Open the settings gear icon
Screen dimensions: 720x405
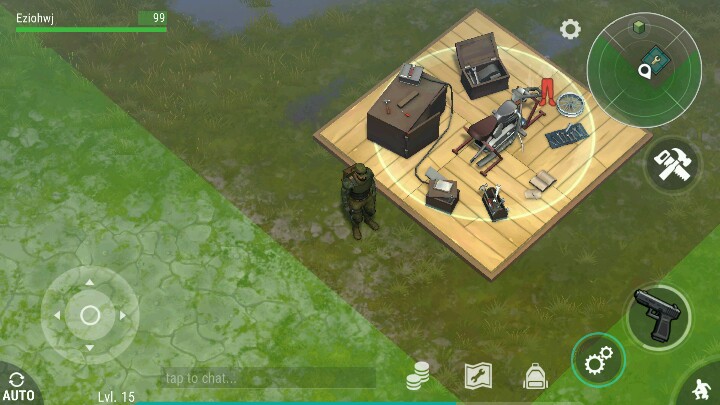(x=570, y=29)
